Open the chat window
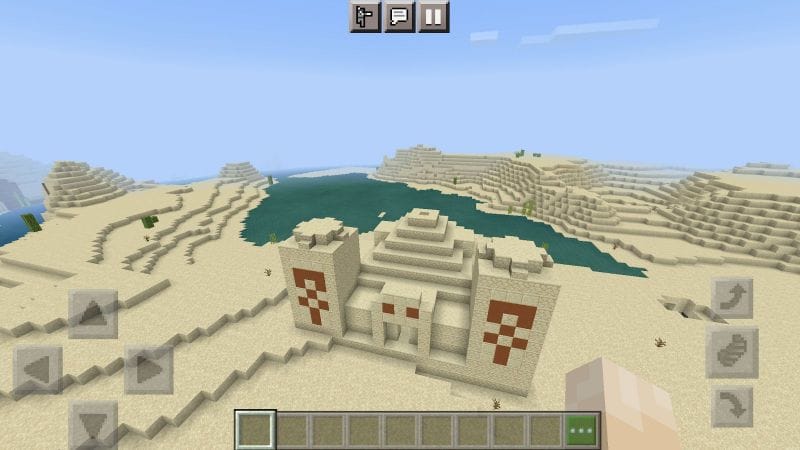800x450 pixels. (399, 16)
